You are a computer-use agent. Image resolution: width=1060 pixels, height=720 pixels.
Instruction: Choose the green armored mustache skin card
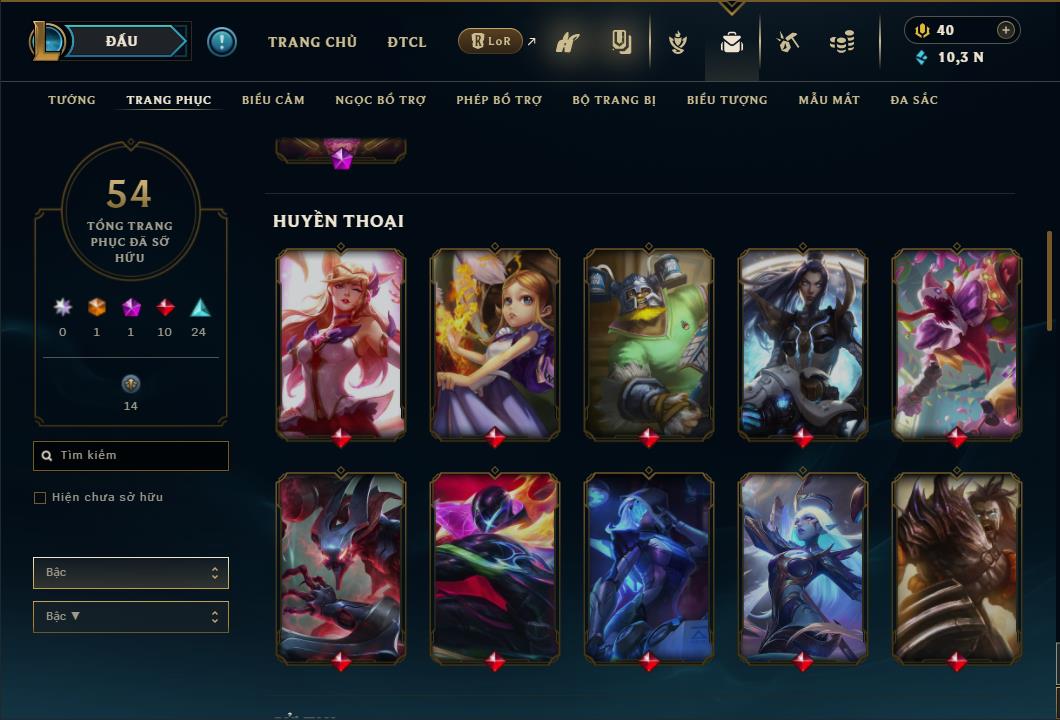[x=649, y=343]
